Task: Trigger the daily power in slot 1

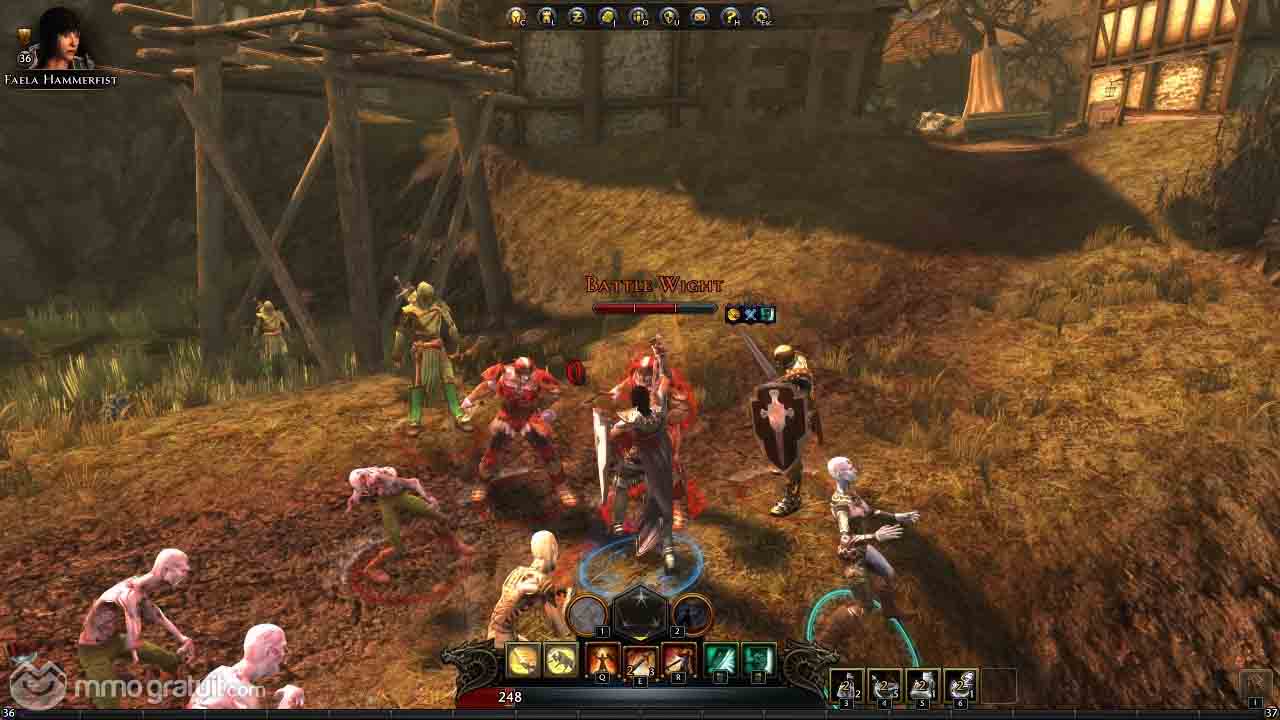Action: tap(588, 615)
